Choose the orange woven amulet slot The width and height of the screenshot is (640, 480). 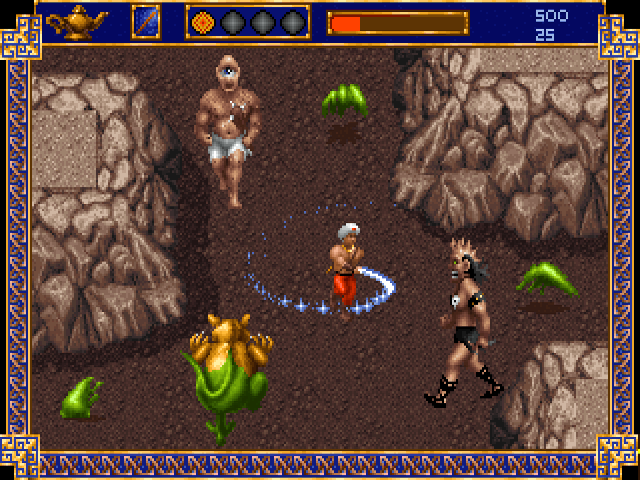click(x=203, y=21)
